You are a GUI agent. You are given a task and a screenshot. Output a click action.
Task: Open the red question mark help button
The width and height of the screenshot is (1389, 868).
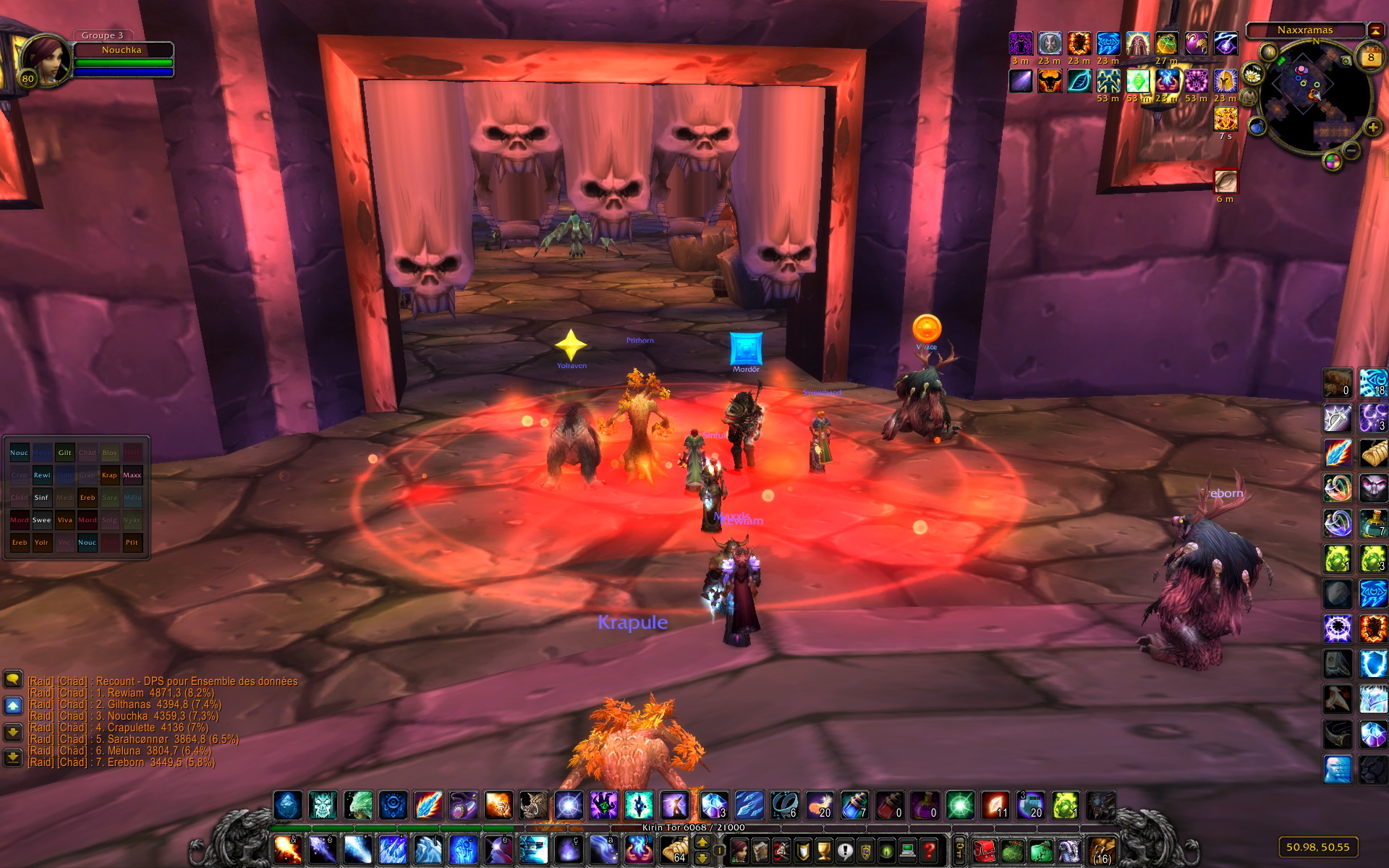[930, 850]
